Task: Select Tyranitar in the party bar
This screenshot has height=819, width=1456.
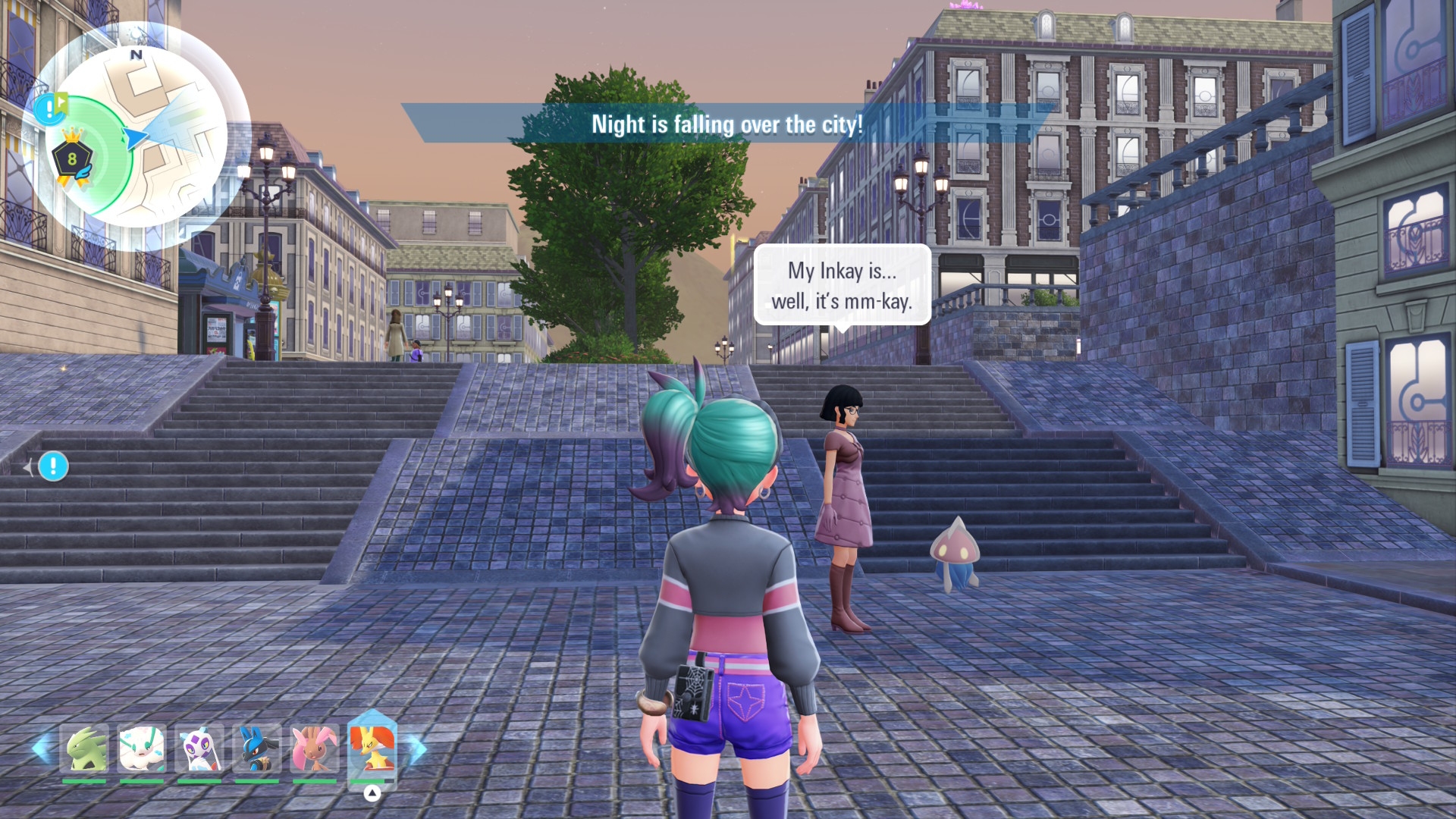Action: click(83, 749)
